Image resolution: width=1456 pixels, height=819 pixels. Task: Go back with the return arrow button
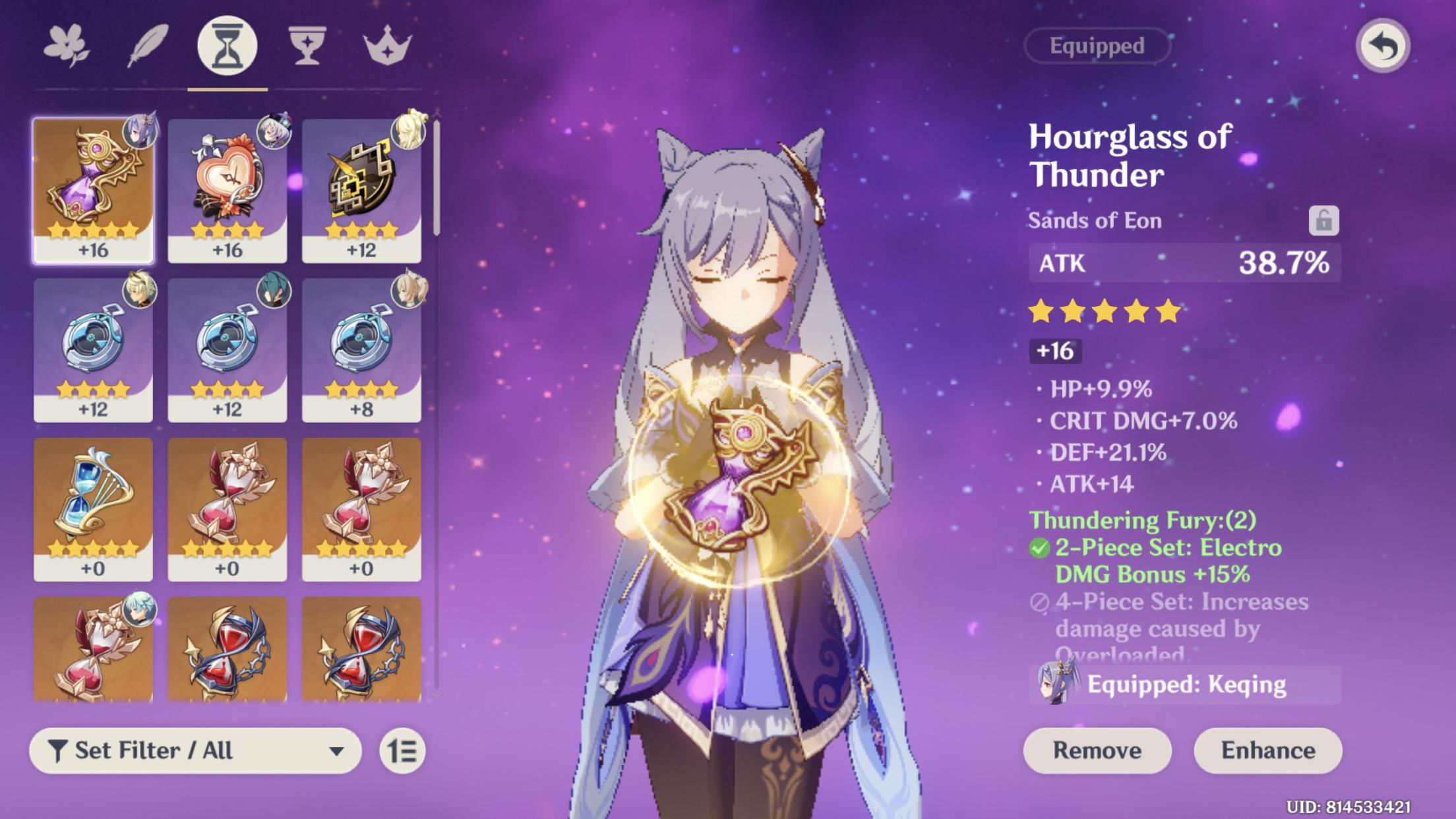[1383, 46]
